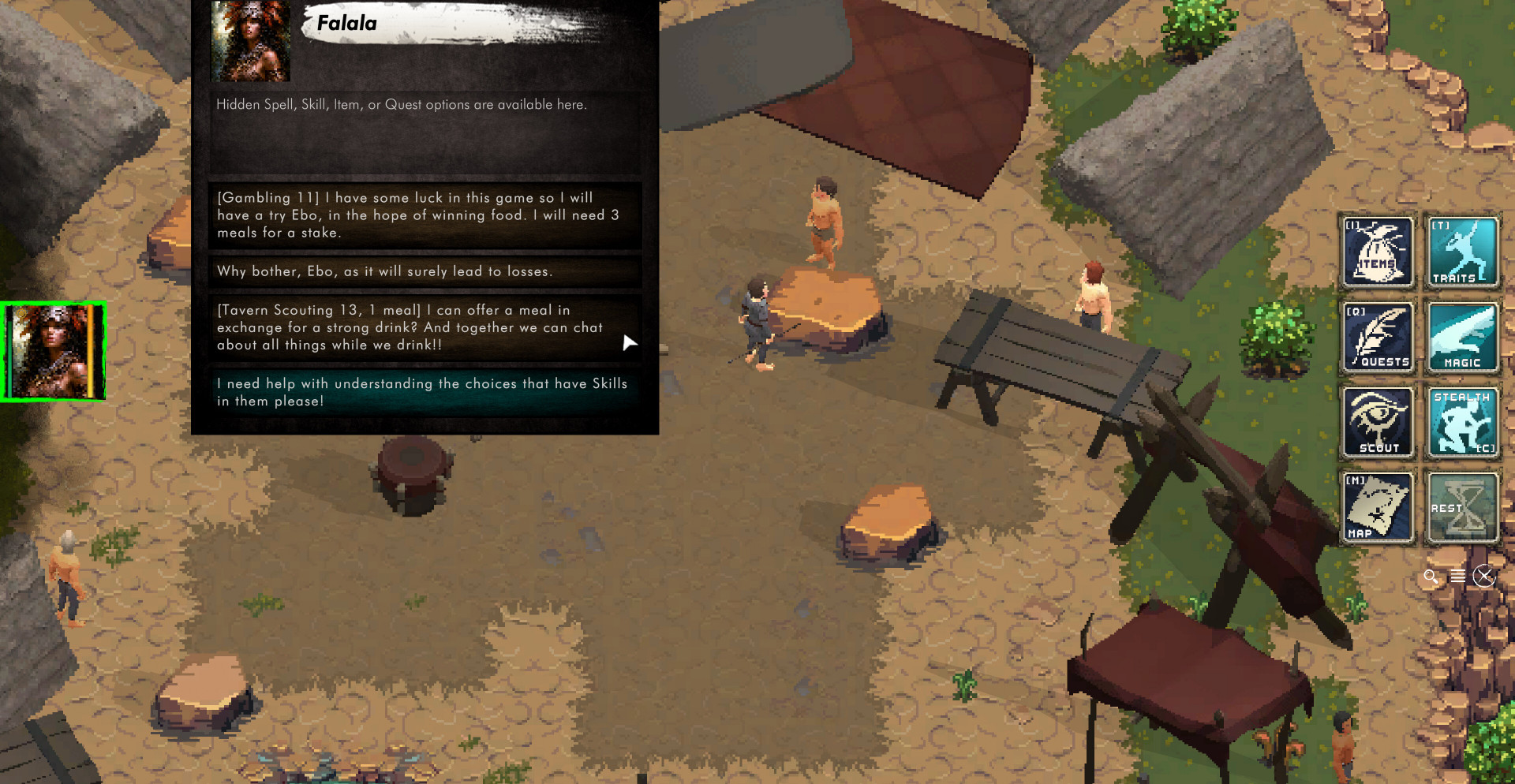Click Falala's portrait in the dialogue header
The height and width of the screenshot is (784, 1515).
click(x=251, y=41)
